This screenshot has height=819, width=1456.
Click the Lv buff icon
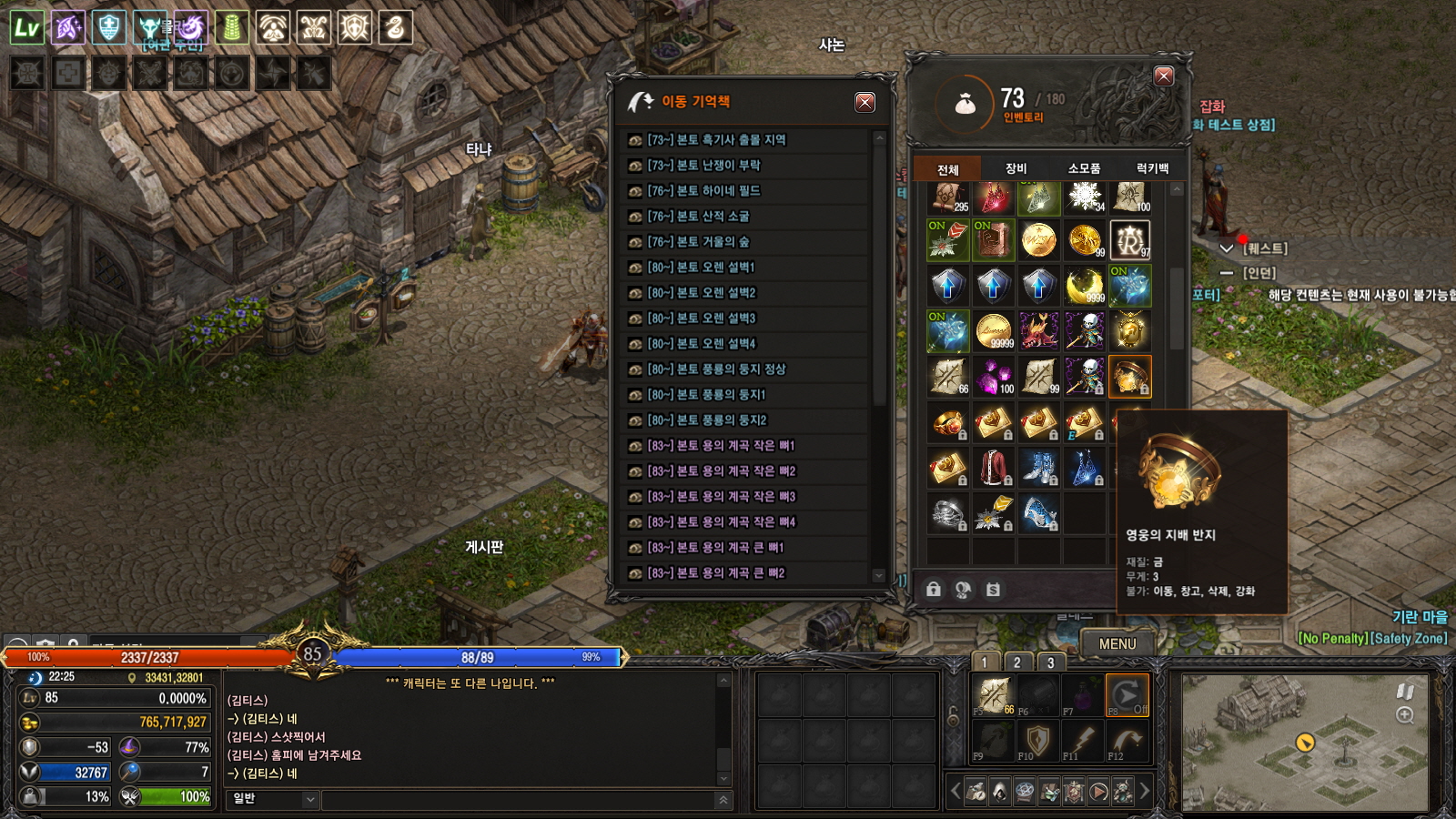coord(27,28)
